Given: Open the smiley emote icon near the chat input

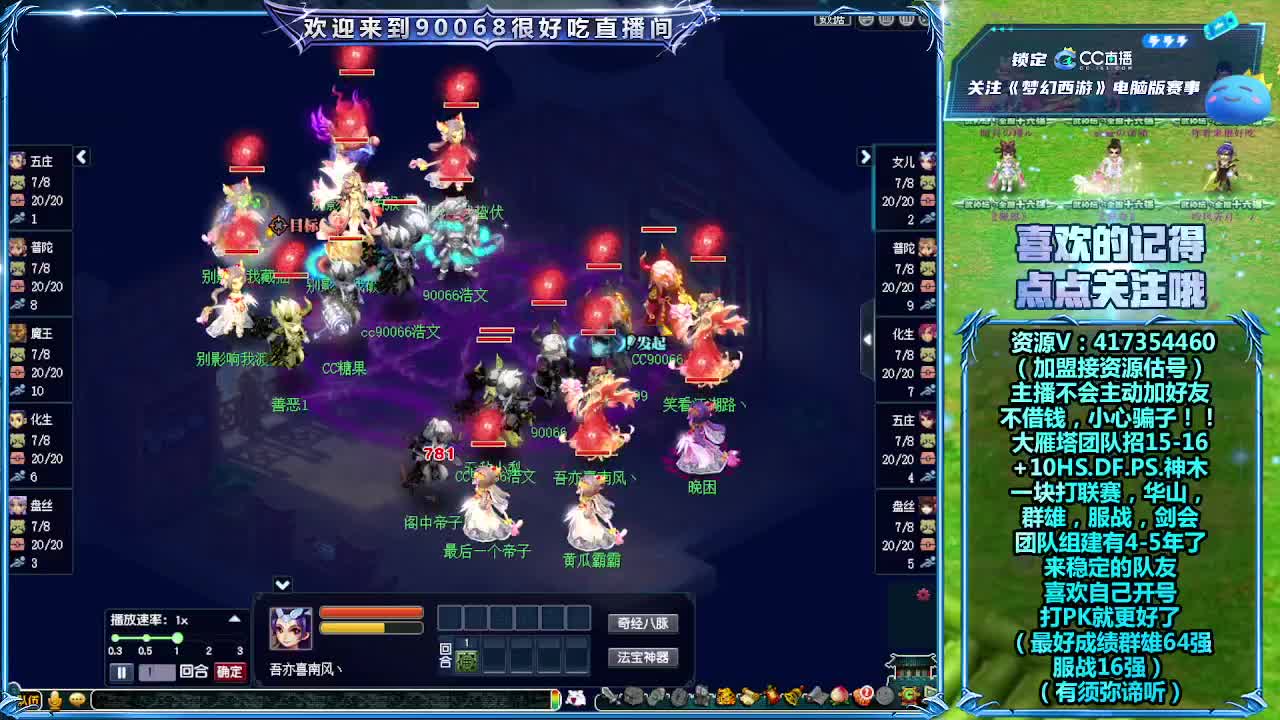Looking at the screenshot, I should click(76, 699).
